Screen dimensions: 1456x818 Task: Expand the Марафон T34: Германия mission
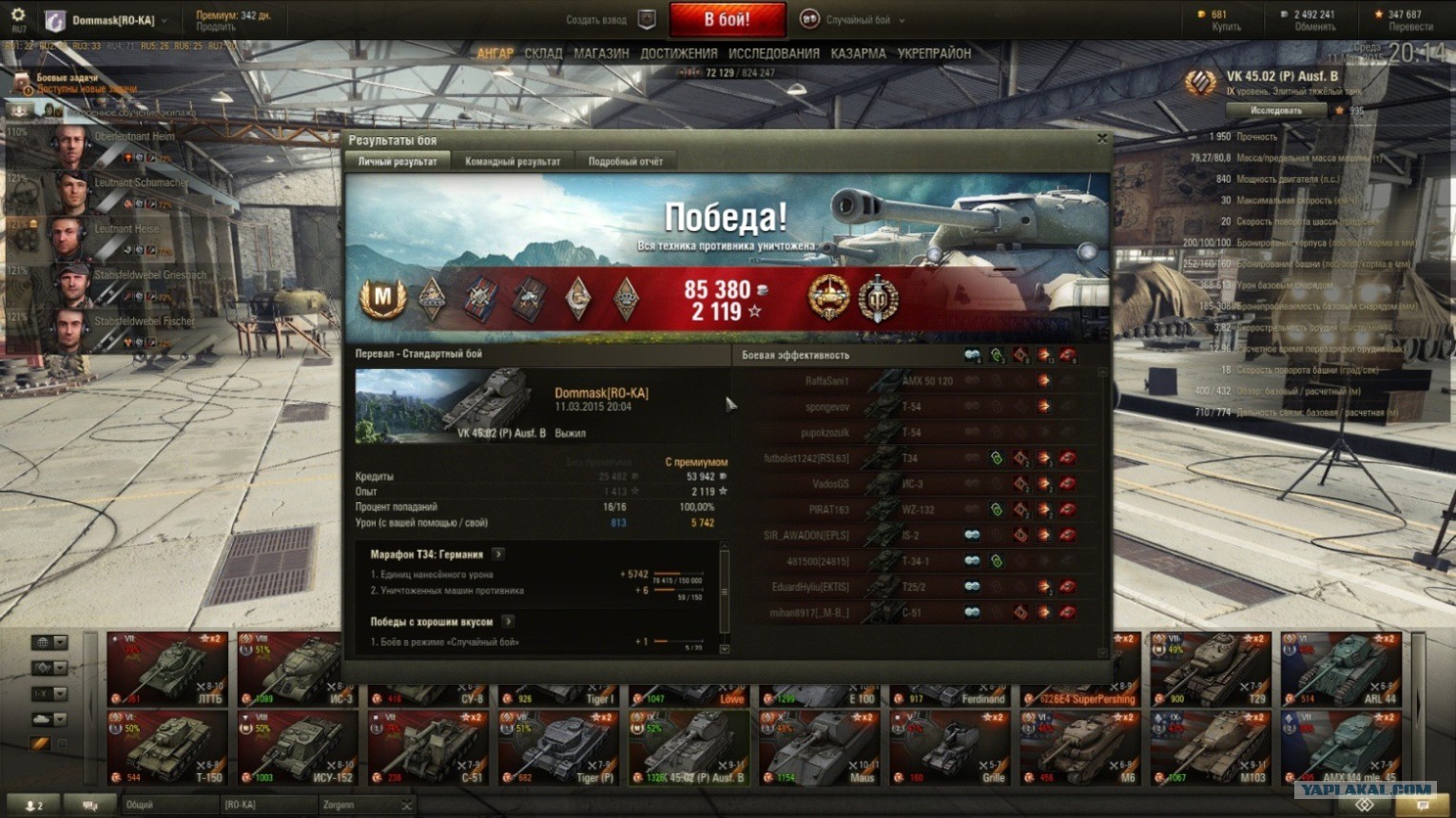point(498,554)
